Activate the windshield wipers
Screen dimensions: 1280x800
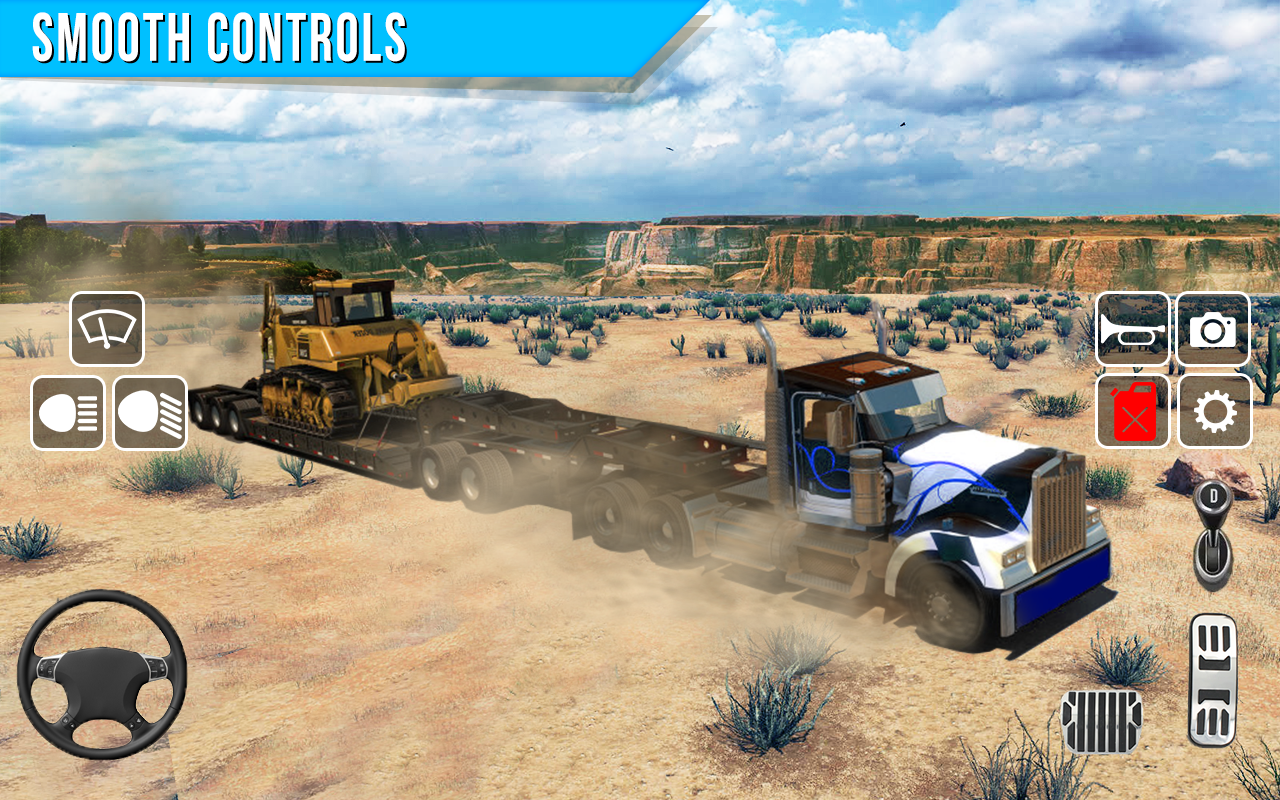click(x=107, y=329)
